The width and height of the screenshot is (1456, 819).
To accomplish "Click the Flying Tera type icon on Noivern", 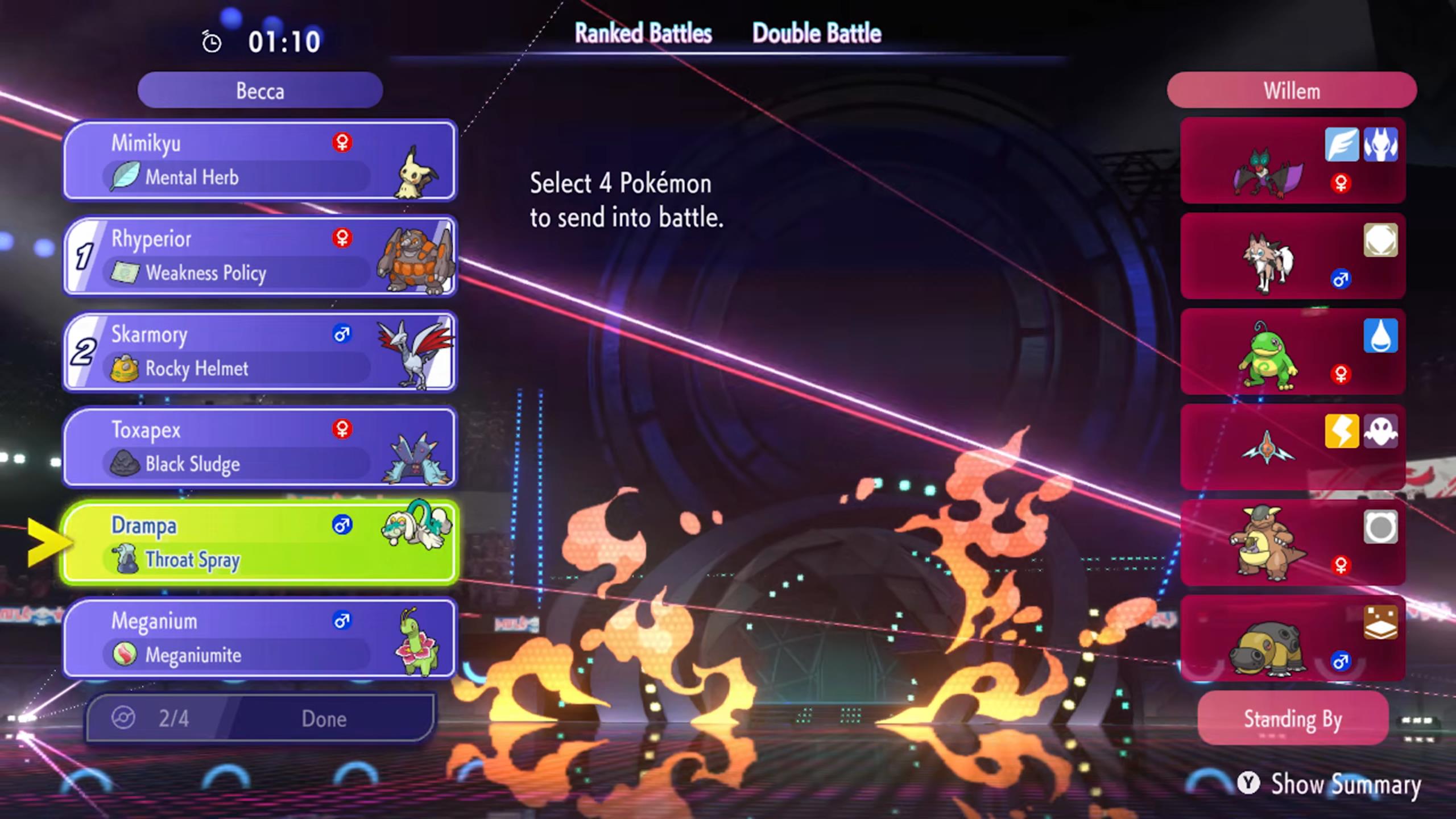I will point(1341,143).
